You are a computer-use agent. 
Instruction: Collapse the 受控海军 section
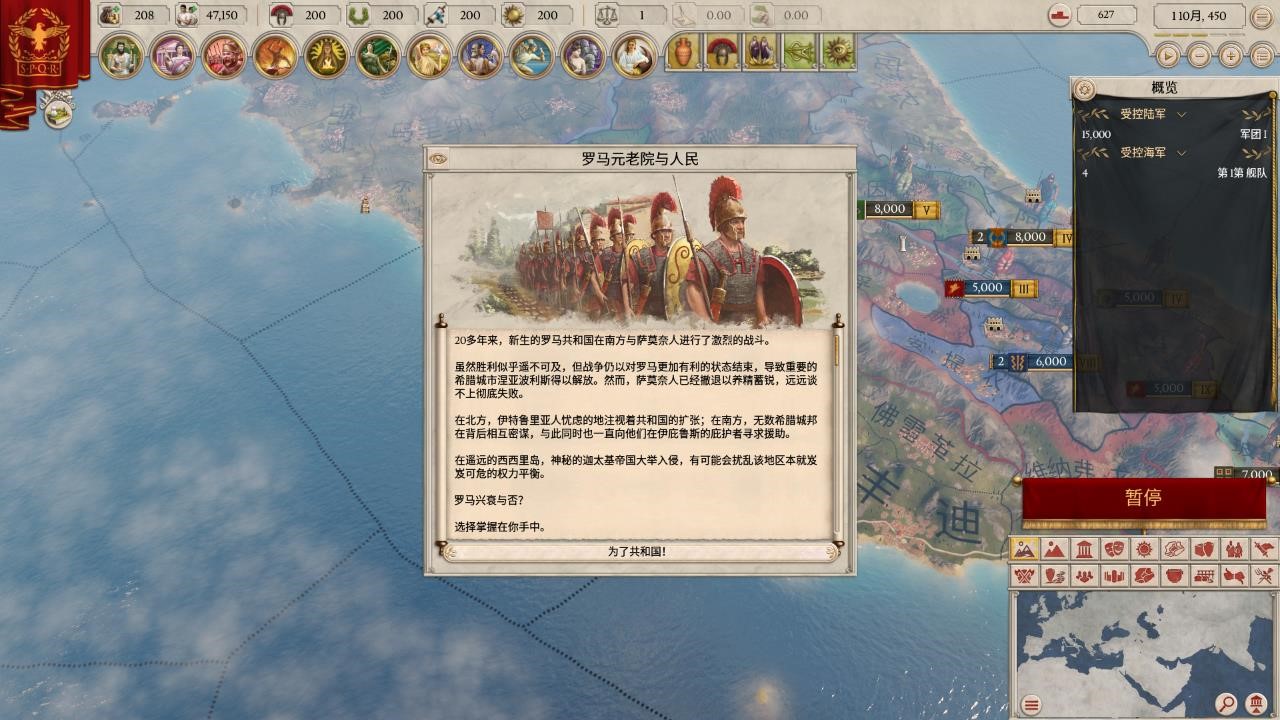point(1181,153)
